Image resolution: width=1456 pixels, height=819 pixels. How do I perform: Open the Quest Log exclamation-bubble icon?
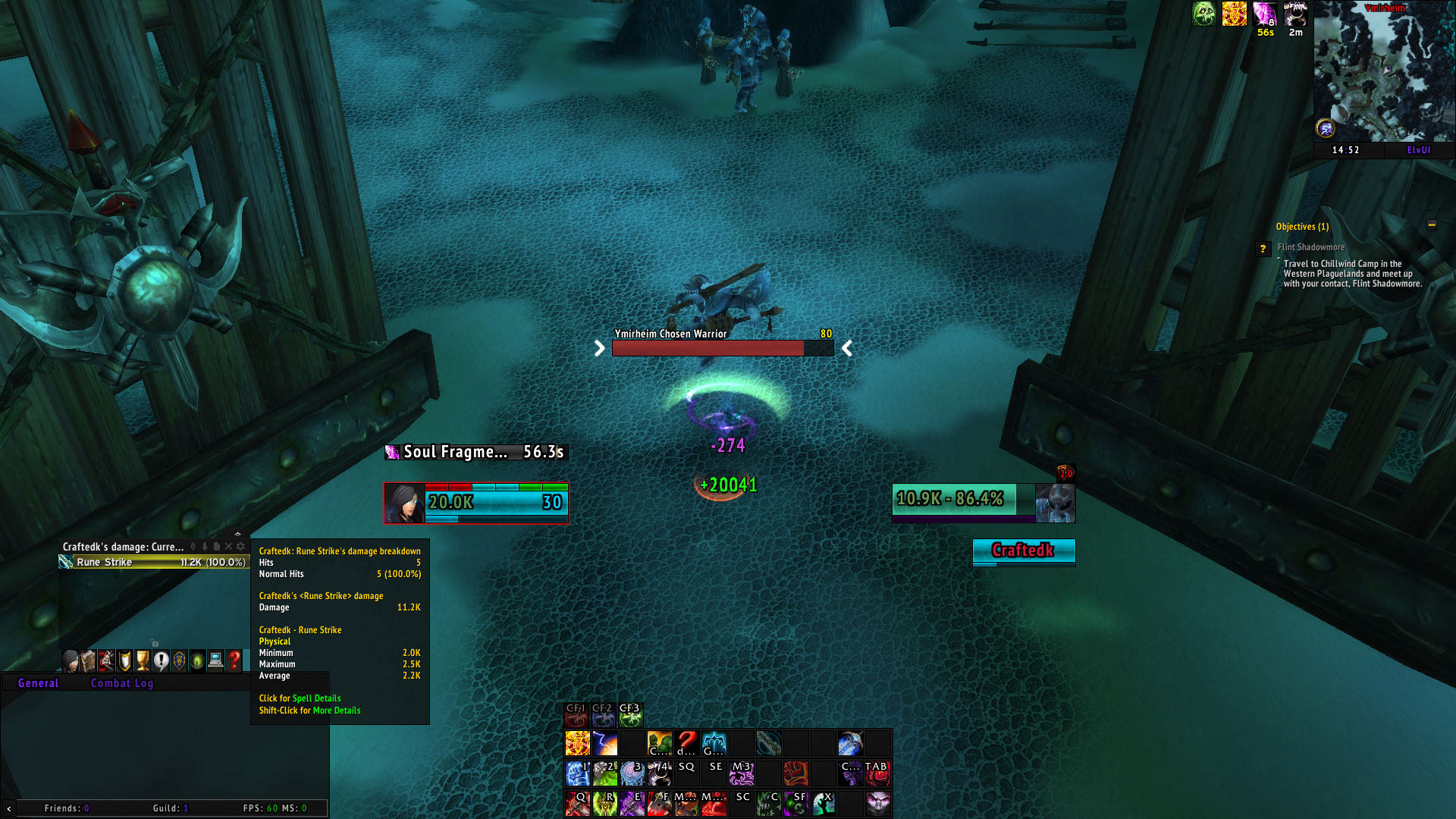point(161,660)
